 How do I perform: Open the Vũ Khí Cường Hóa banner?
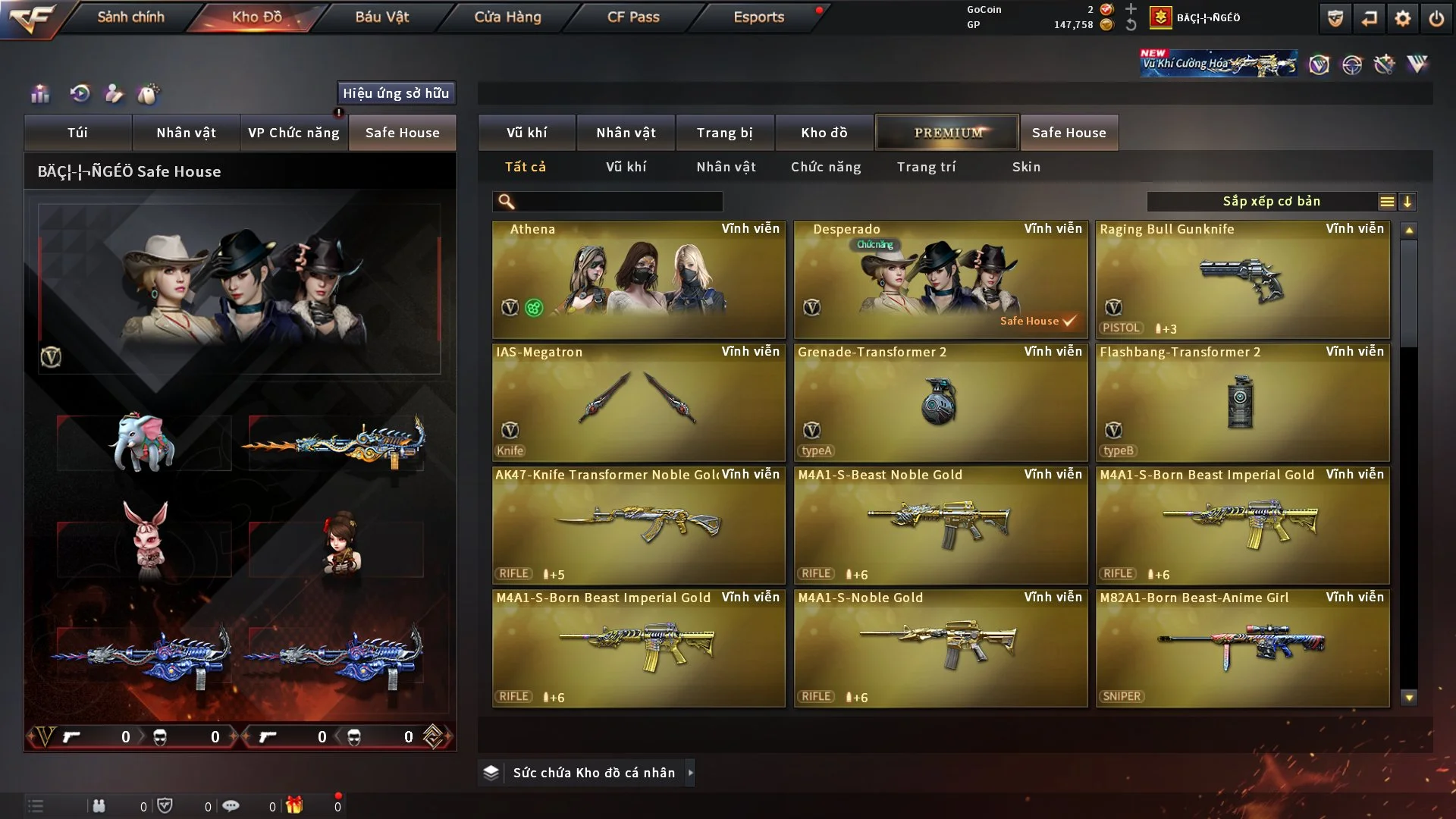[x=1219, y=64]
